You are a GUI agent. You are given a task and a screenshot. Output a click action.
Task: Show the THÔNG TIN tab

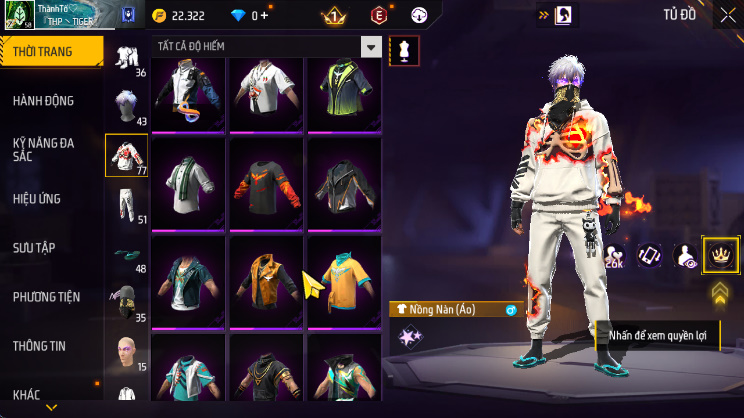pyautogui.click(x=41, y=346)
